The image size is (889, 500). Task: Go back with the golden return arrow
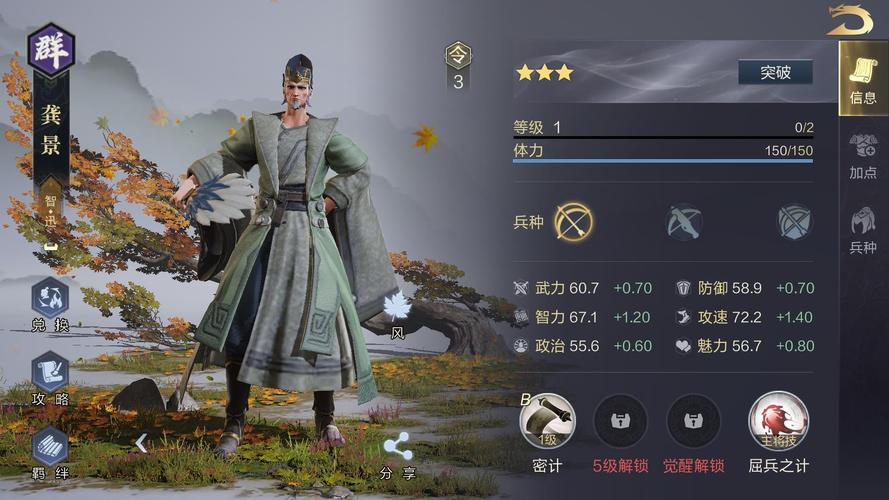849,20
